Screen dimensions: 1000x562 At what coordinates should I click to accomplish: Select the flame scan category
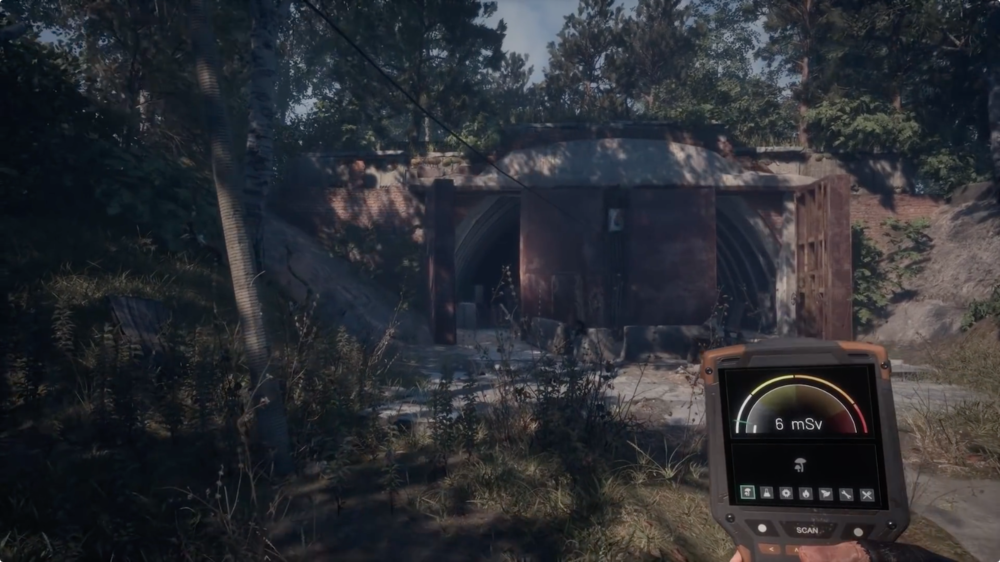point(806,493)
